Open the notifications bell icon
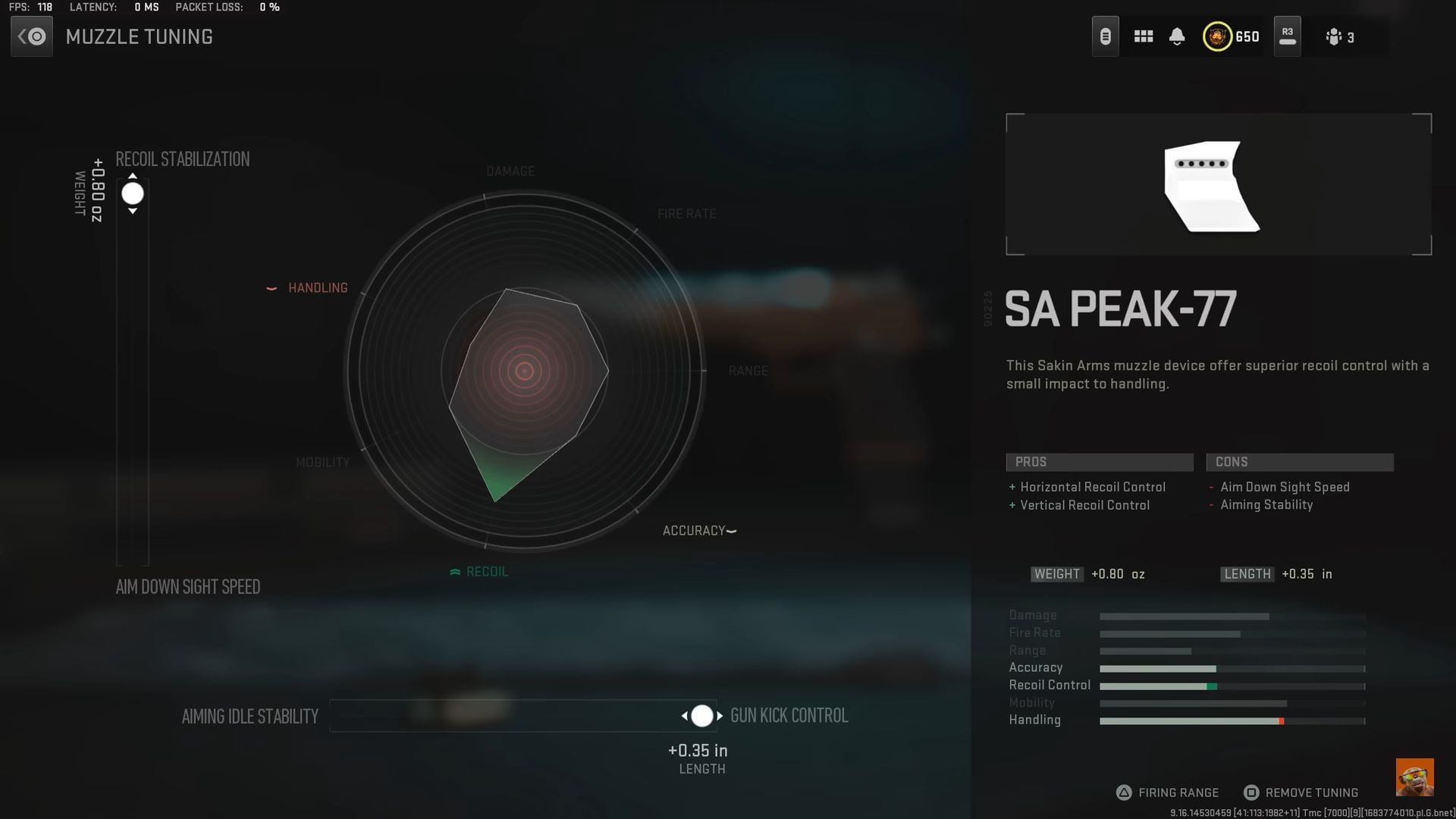Screen dimensions: 1456x819 pyautogui.click(x=1177, y=36)
